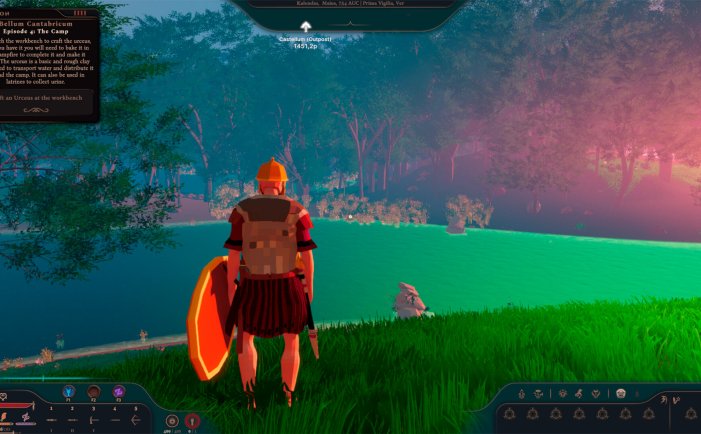
Task: Click the Castellum (Outpost) waypoint arrow
Action: 306,26
